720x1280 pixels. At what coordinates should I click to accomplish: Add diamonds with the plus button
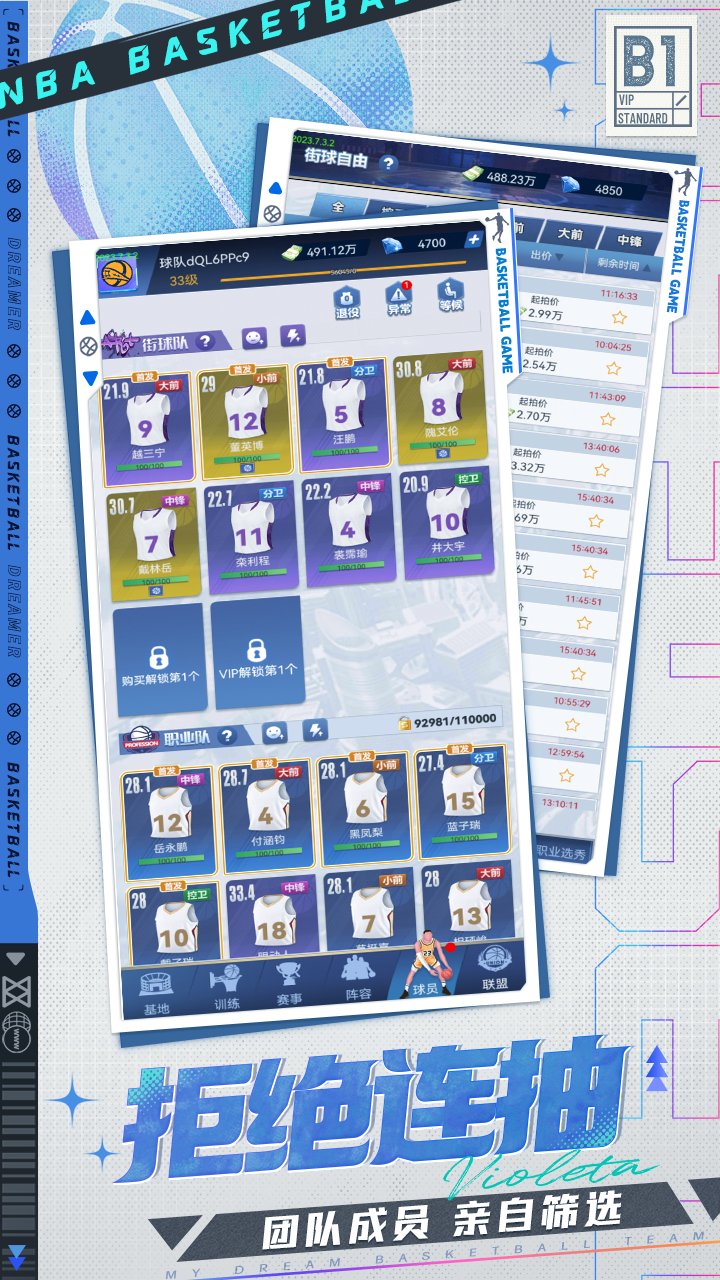pyautogui.click(x=473, y=240)
